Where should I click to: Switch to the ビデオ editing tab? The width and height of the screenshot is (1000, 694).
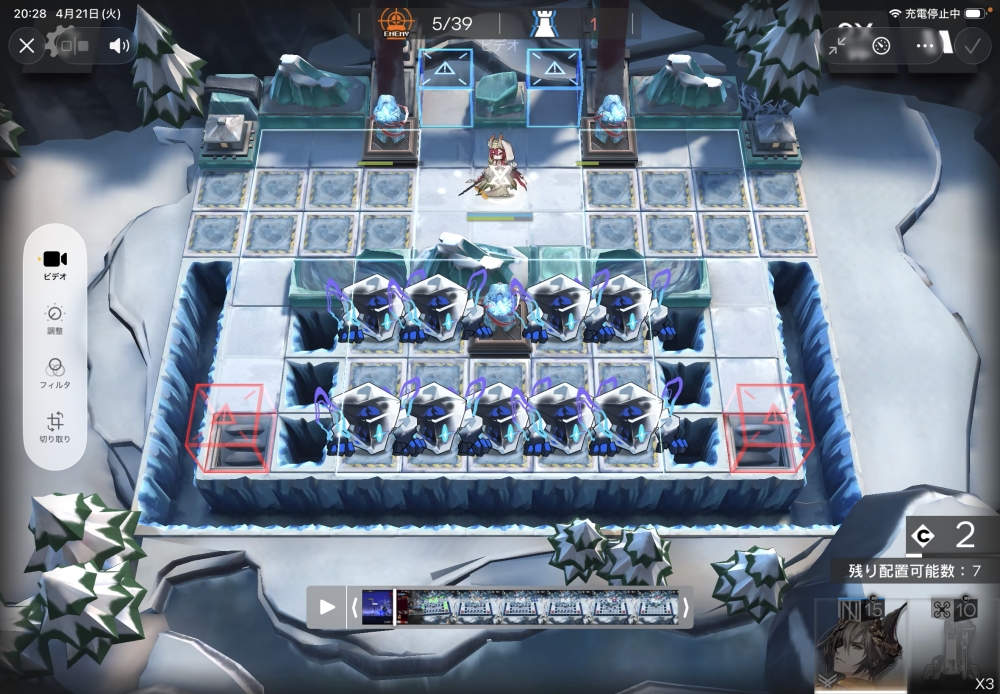(x=55, y=264)
